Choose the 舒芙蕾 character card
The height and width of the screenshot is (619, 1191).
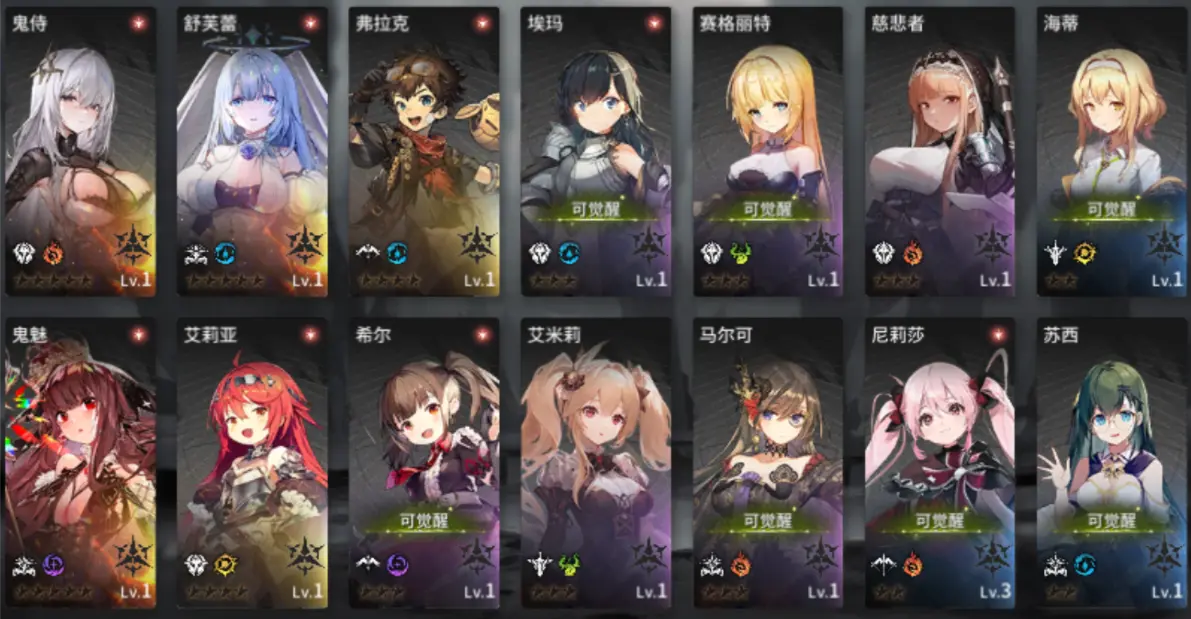pos(253,152)
